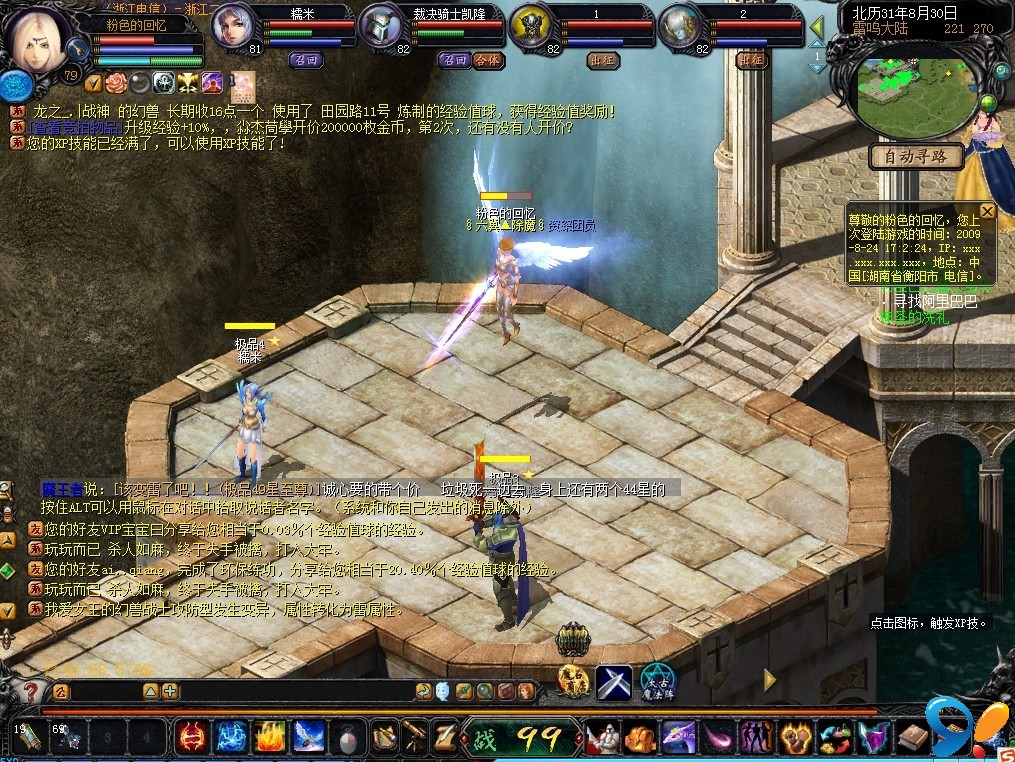The width and height of the screenshot is (1015, 762).
Task: Click the telescope icon in the hotbar
Action: point(414,738)
